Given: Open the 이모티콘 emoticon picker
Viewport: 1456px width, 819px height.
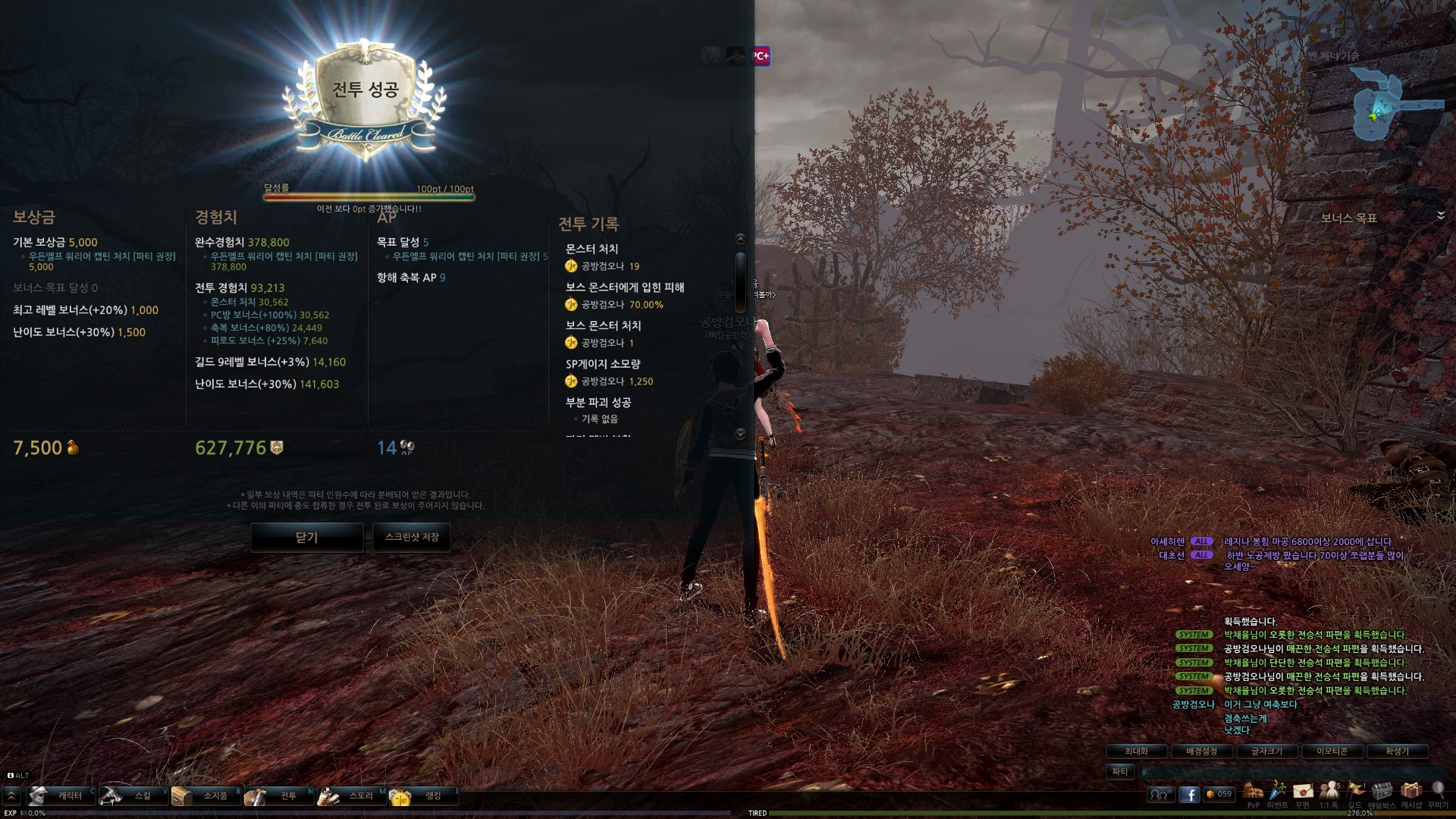Looking at the screenshot, I should [1332, 751].
